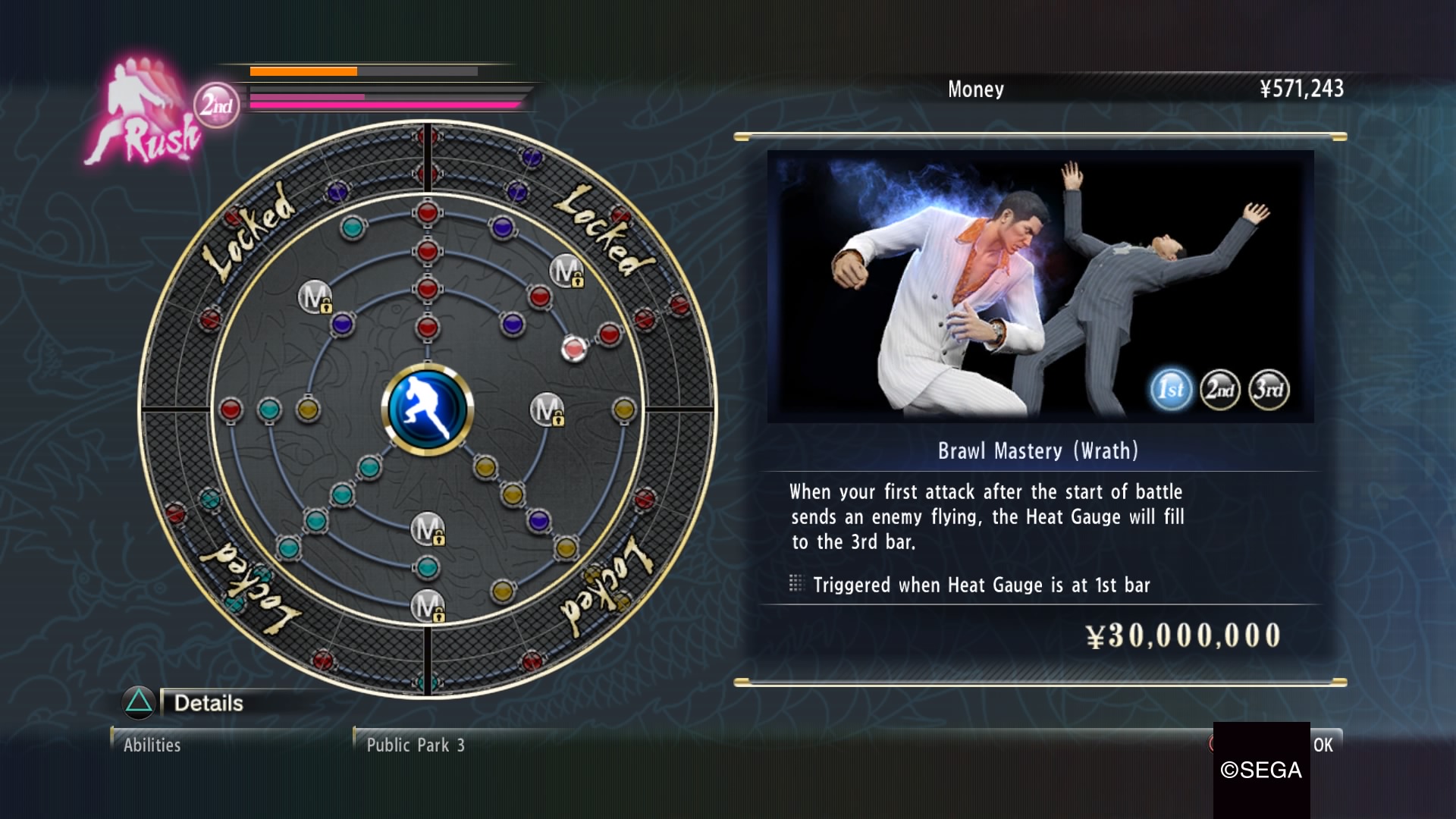This screenshot has width=1456, height=819.
Task: Choose the highlighted white-ringed red ability node
Action: pyautogui.click(x=574, y=349)
